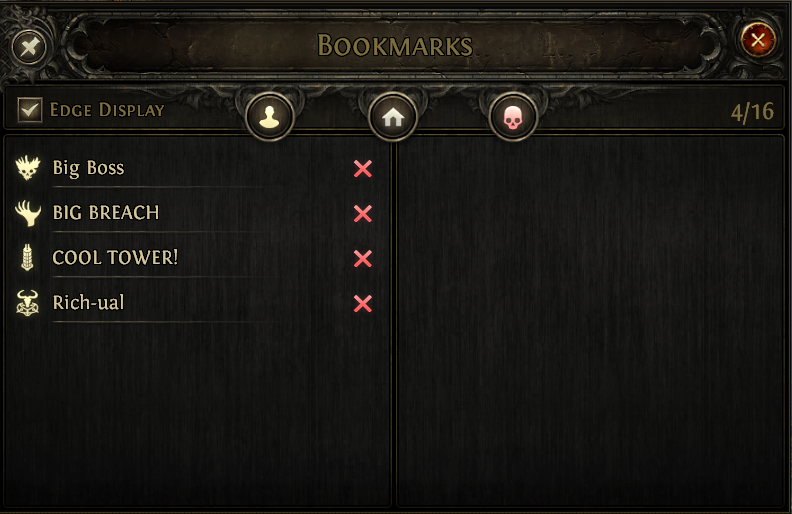792x514 pixels.
Task: Click the pin button beside the Bookmarks title
Action: (x=30, y=46)
